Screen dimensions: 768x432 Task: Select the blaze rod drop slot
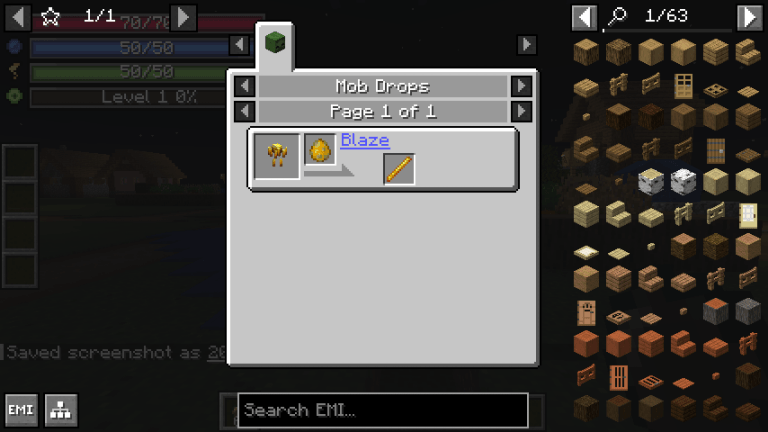pyautogui.click(x=399, y=169)
